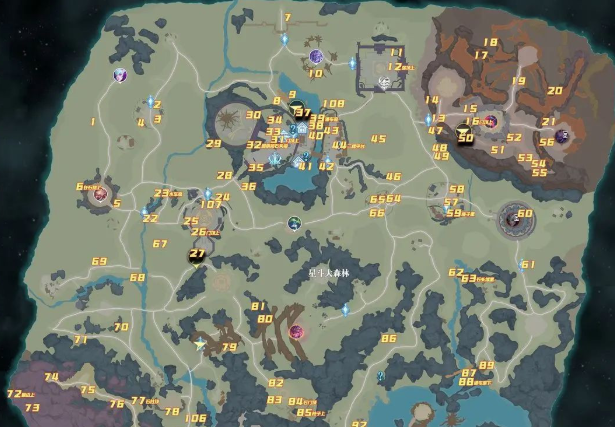Select map marker number 86
615x427 pixels.
pyautogui.click(x=389, y=338)
